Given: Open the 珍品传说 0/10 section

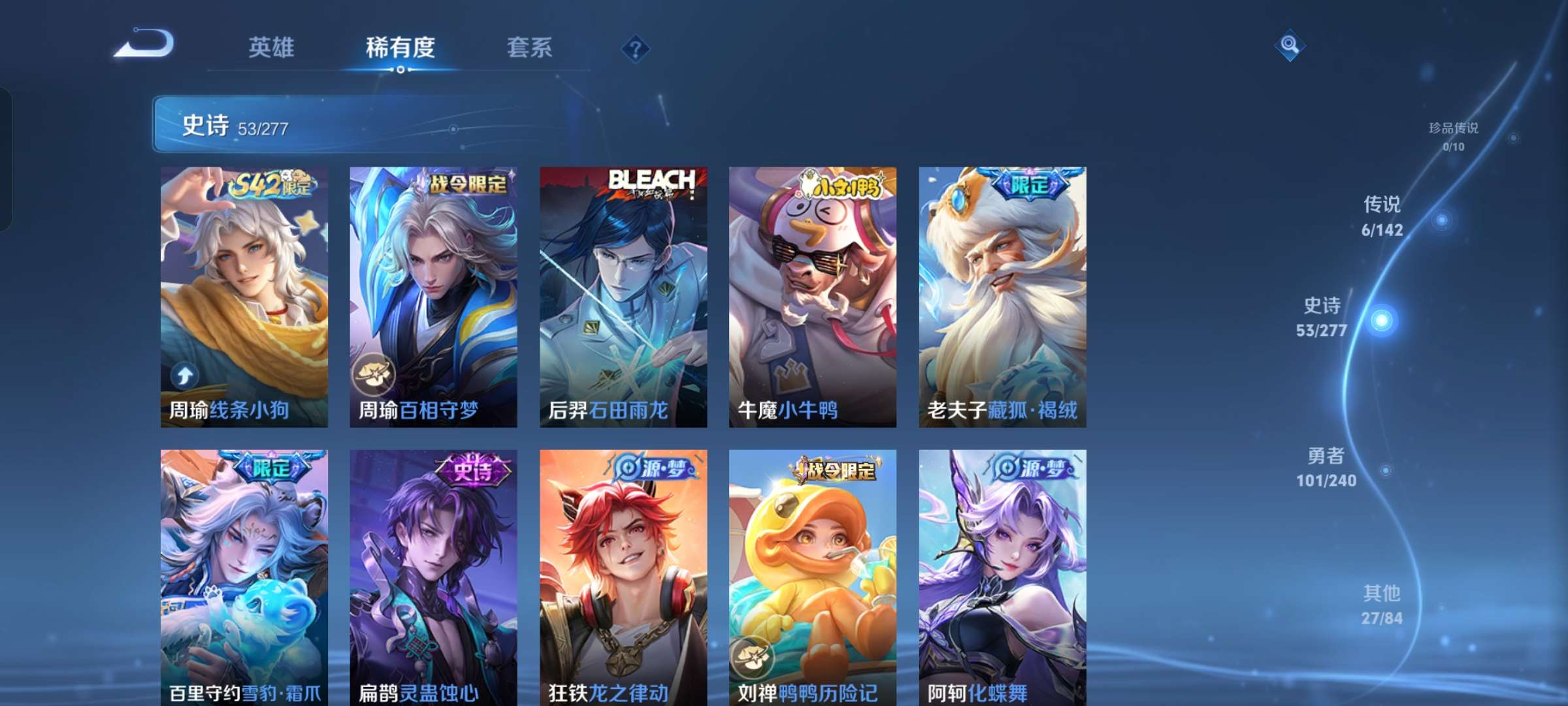Looking at the screenshot, I should coord(1454,137).
